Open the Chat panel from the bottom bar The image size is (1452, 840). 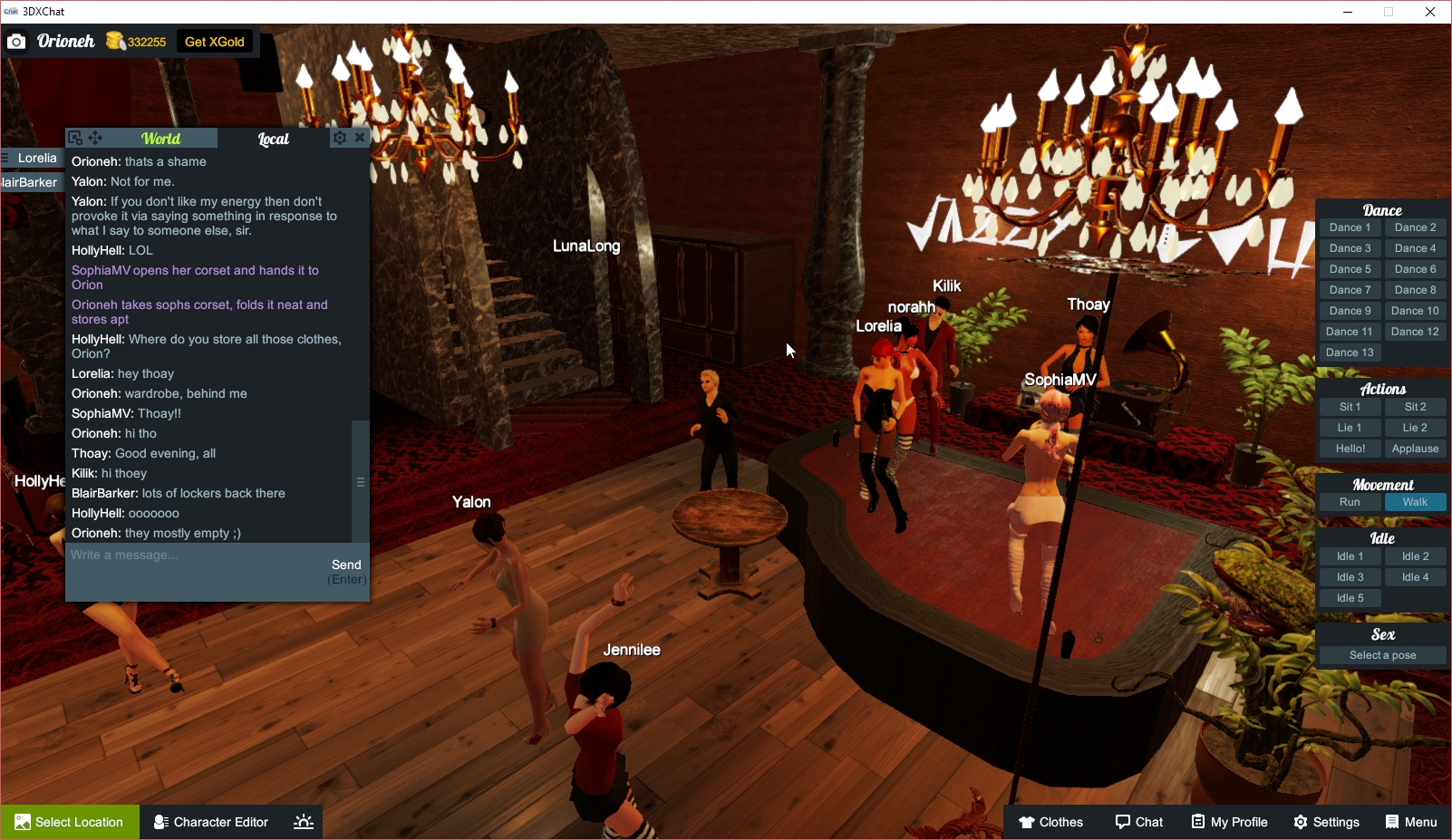coord(1139,822)
